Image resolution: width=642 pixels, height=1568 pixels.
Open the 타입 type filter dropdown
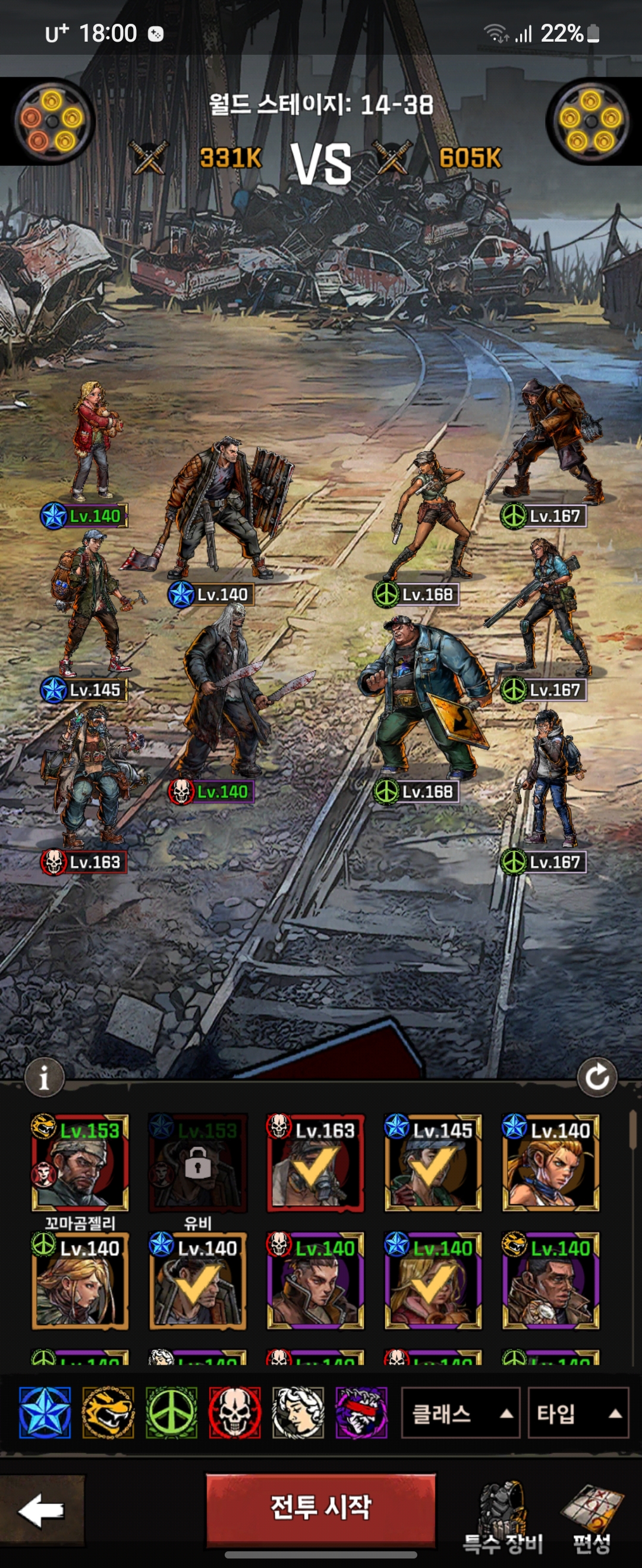[x=577, y=1413]
